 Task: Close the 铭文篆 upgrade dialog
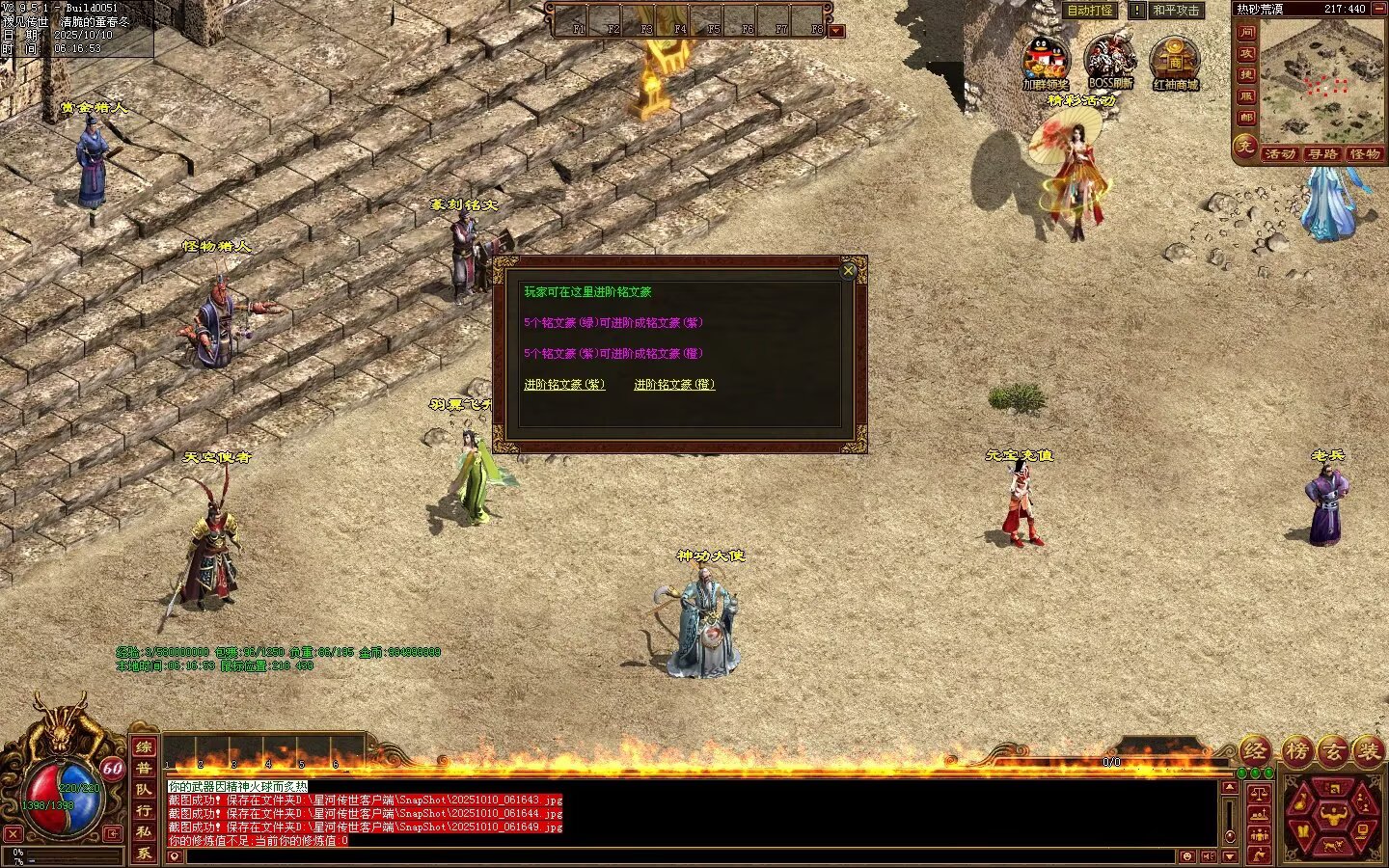coord(849,271)
